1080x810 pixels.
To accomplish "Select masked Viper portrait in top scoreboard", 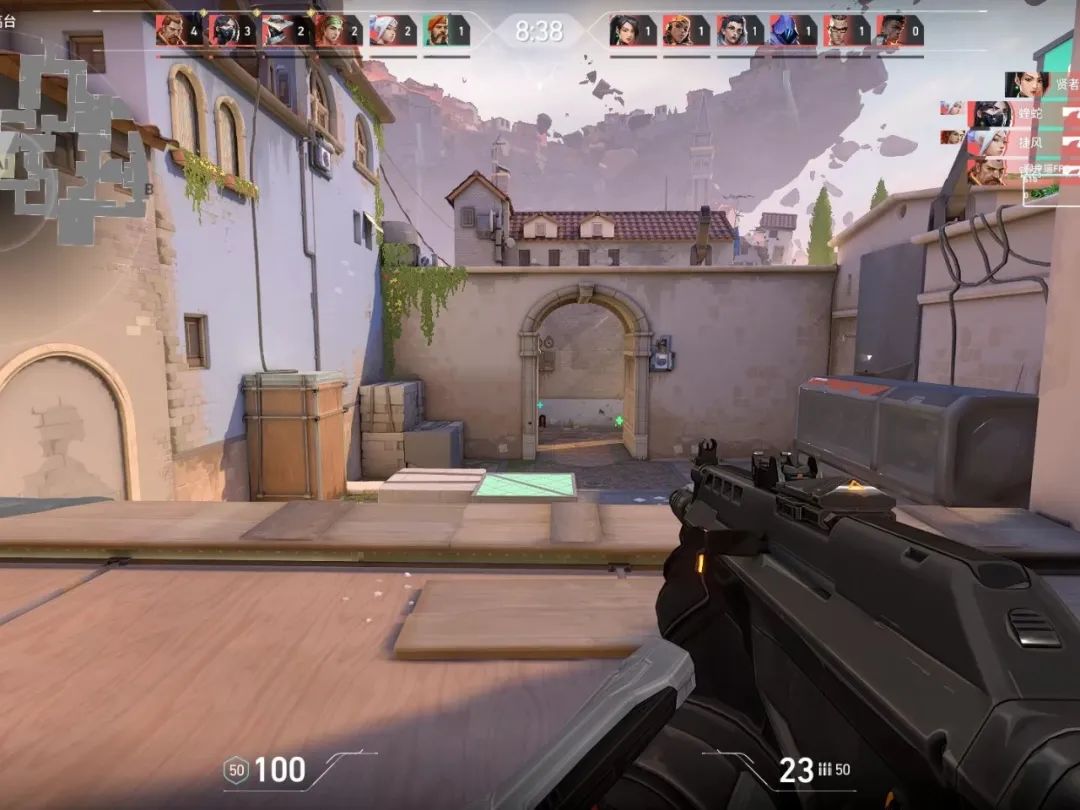I will 226,30.
